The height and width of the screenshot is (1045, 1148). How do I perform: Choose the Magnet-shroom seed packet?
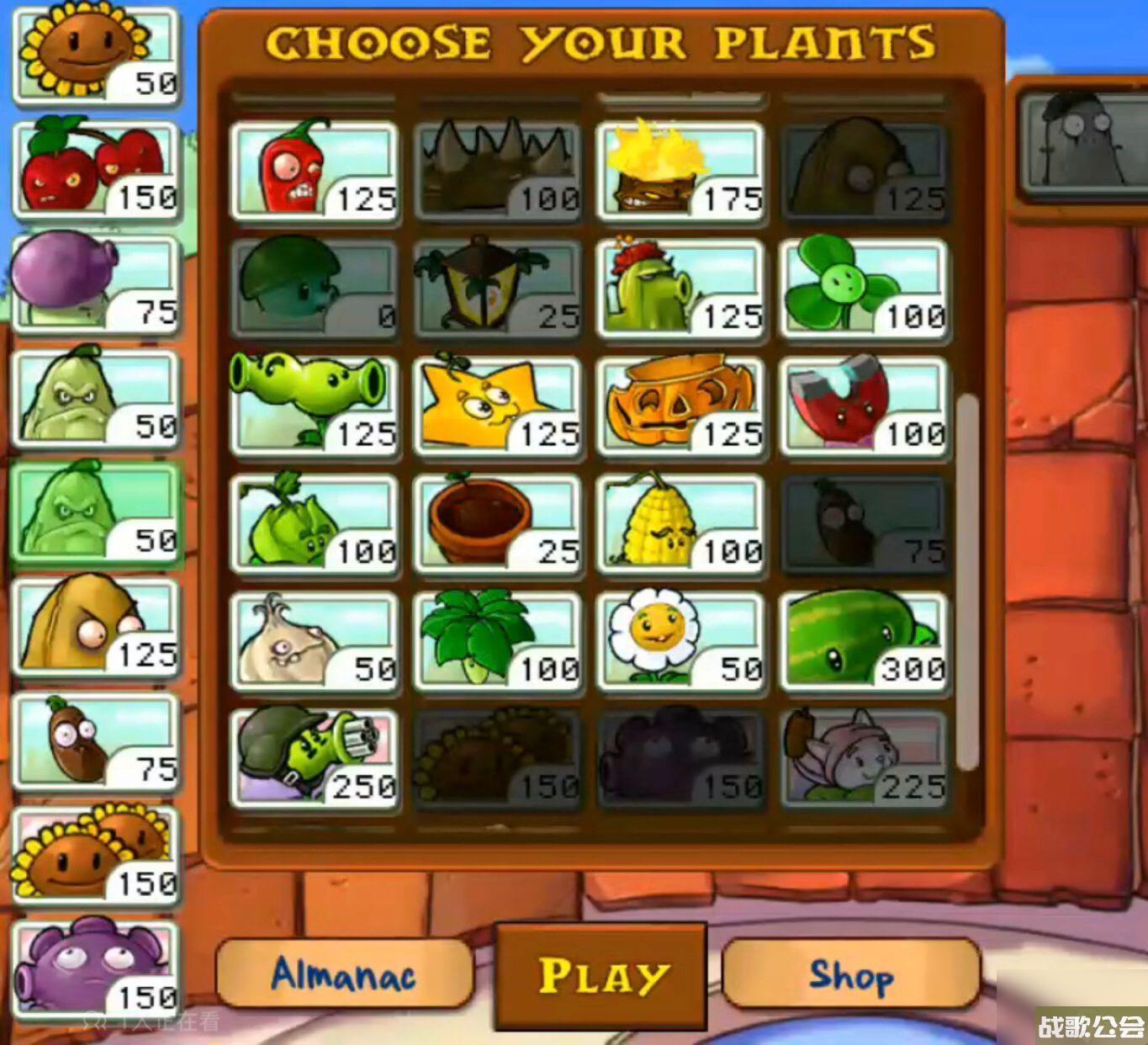[864, 407]
